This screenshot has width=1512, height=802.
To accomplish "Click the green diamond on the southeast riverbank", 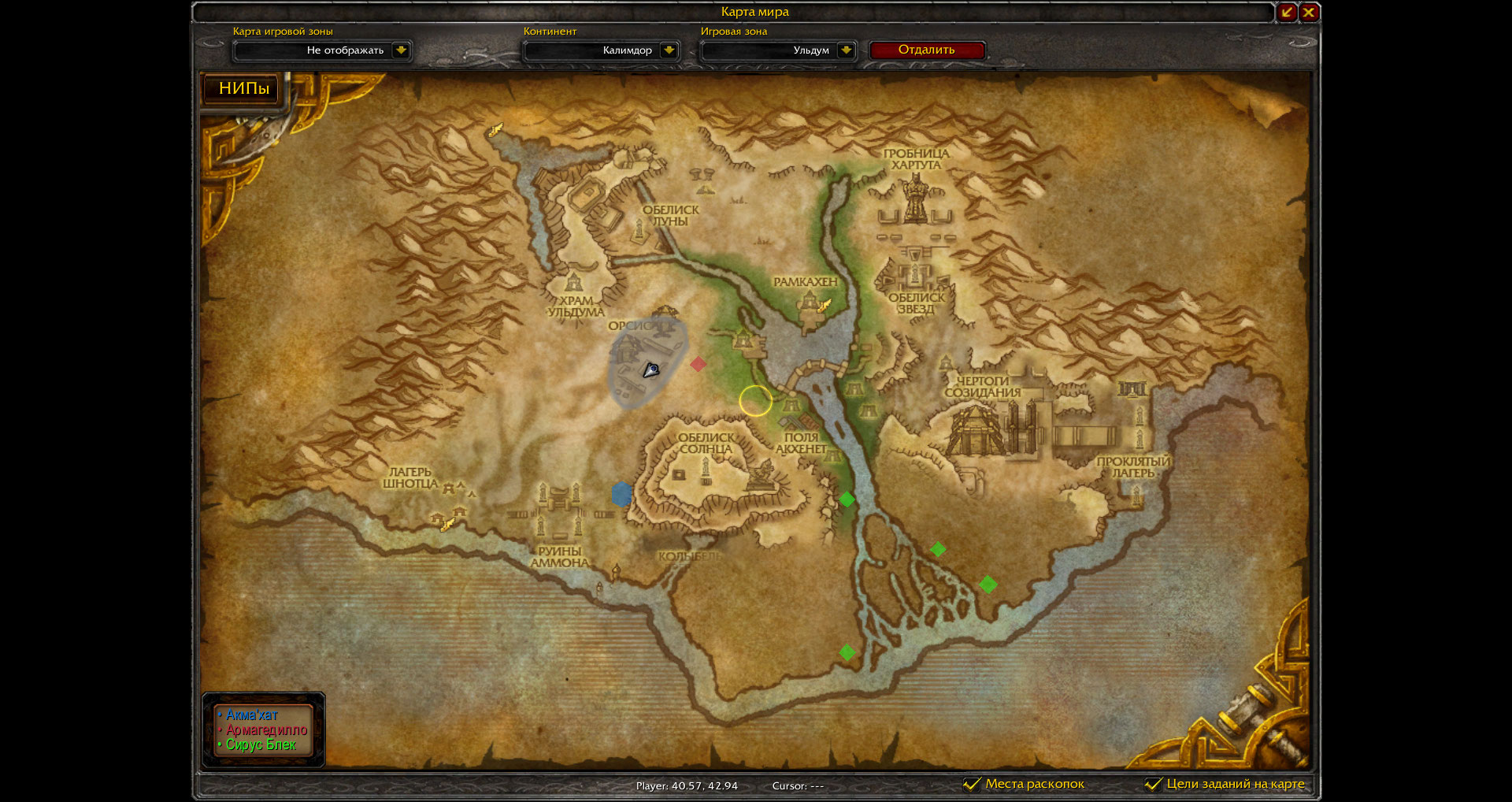I will click(988, 584).
